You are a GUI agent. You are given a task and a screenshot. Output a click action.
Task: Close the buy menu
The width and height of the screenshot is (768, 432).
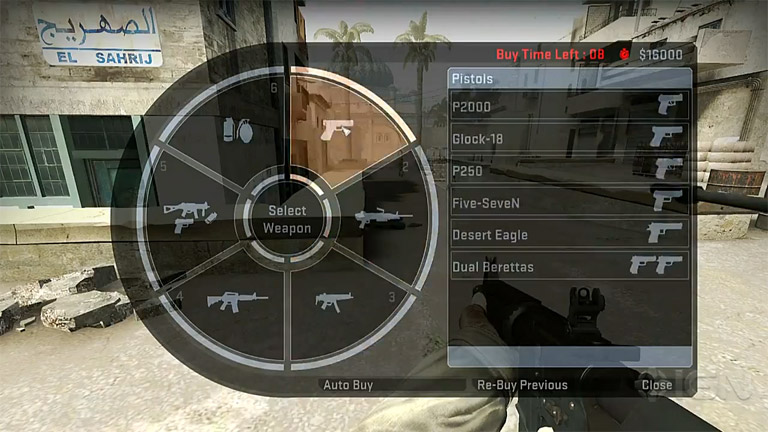pyautogui.click(x=657, y=385)
